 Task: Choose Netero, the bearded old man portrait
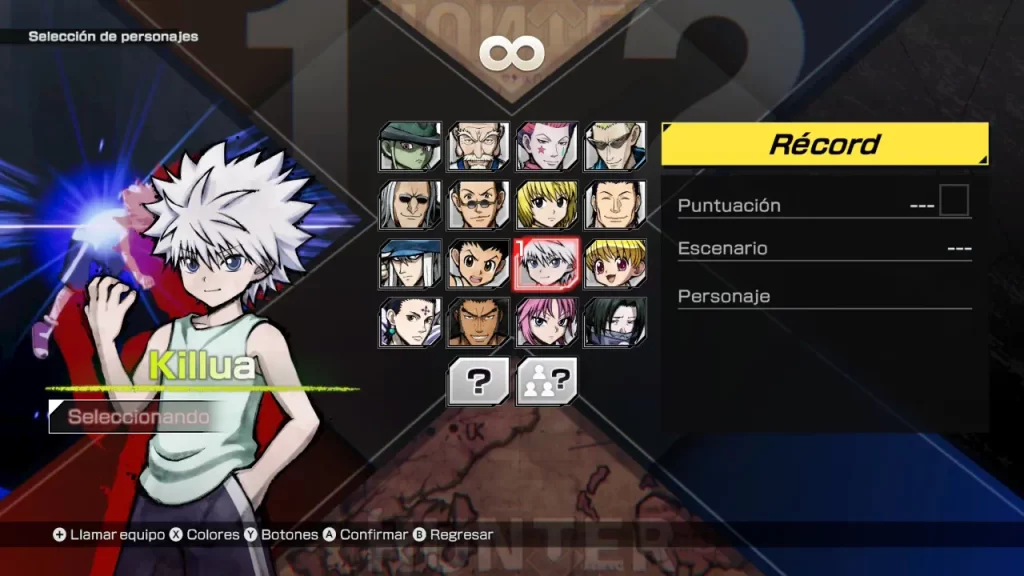478,147
